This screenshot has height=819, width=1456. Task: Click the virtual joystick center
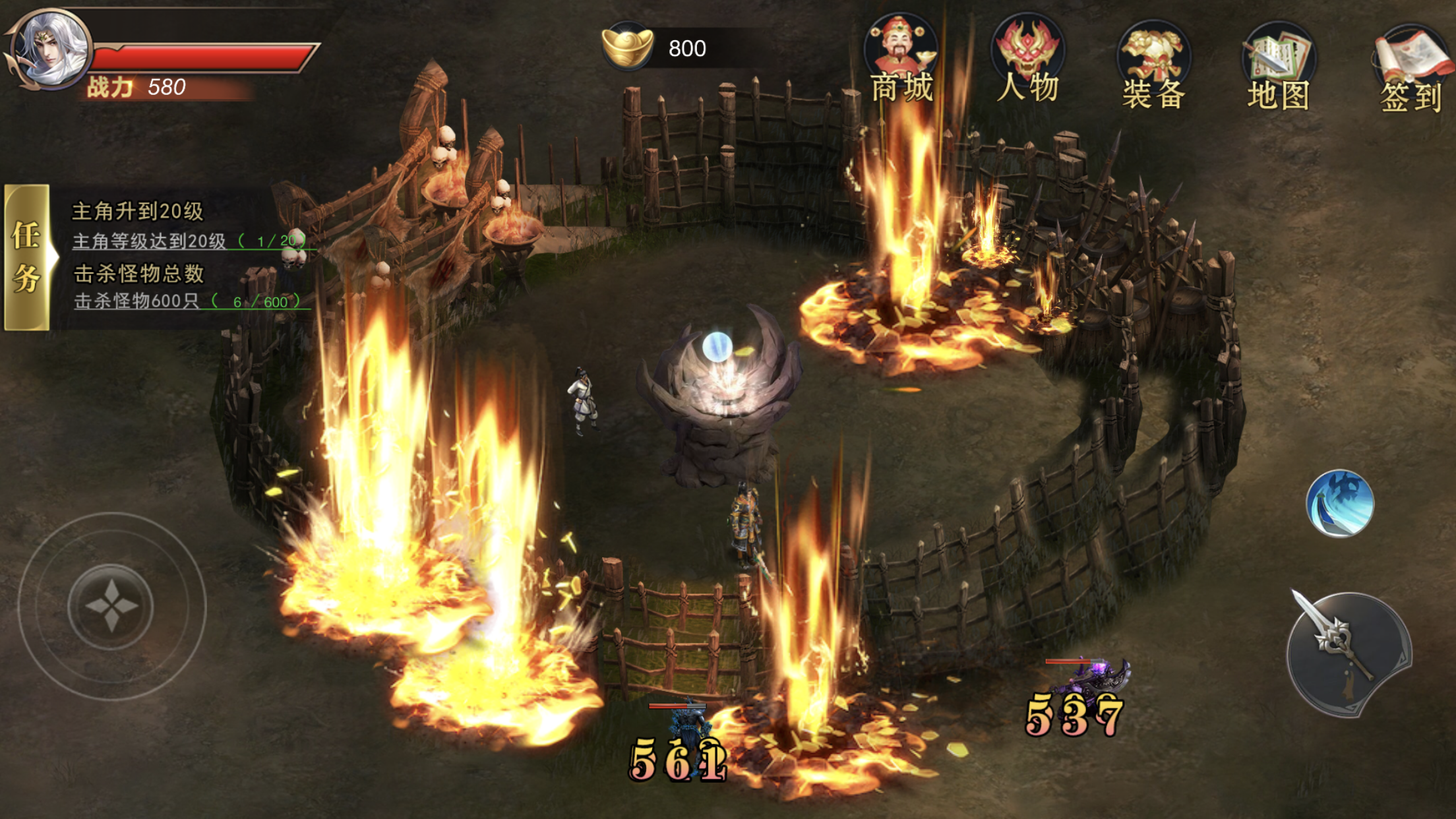tap(111, 607)
